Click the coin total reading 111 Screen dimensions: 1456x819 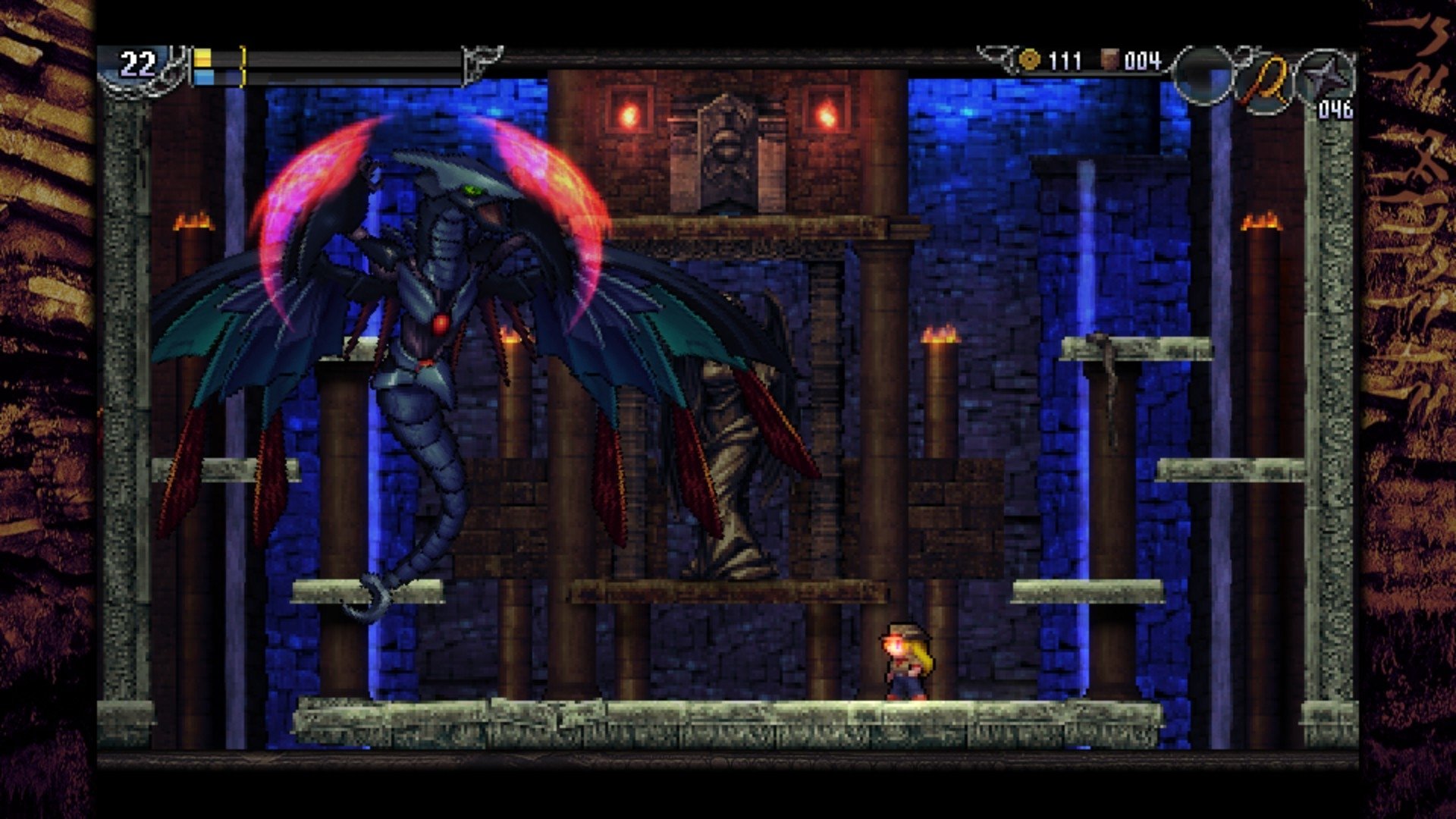pyautogui.click(x=1065, y=58)
